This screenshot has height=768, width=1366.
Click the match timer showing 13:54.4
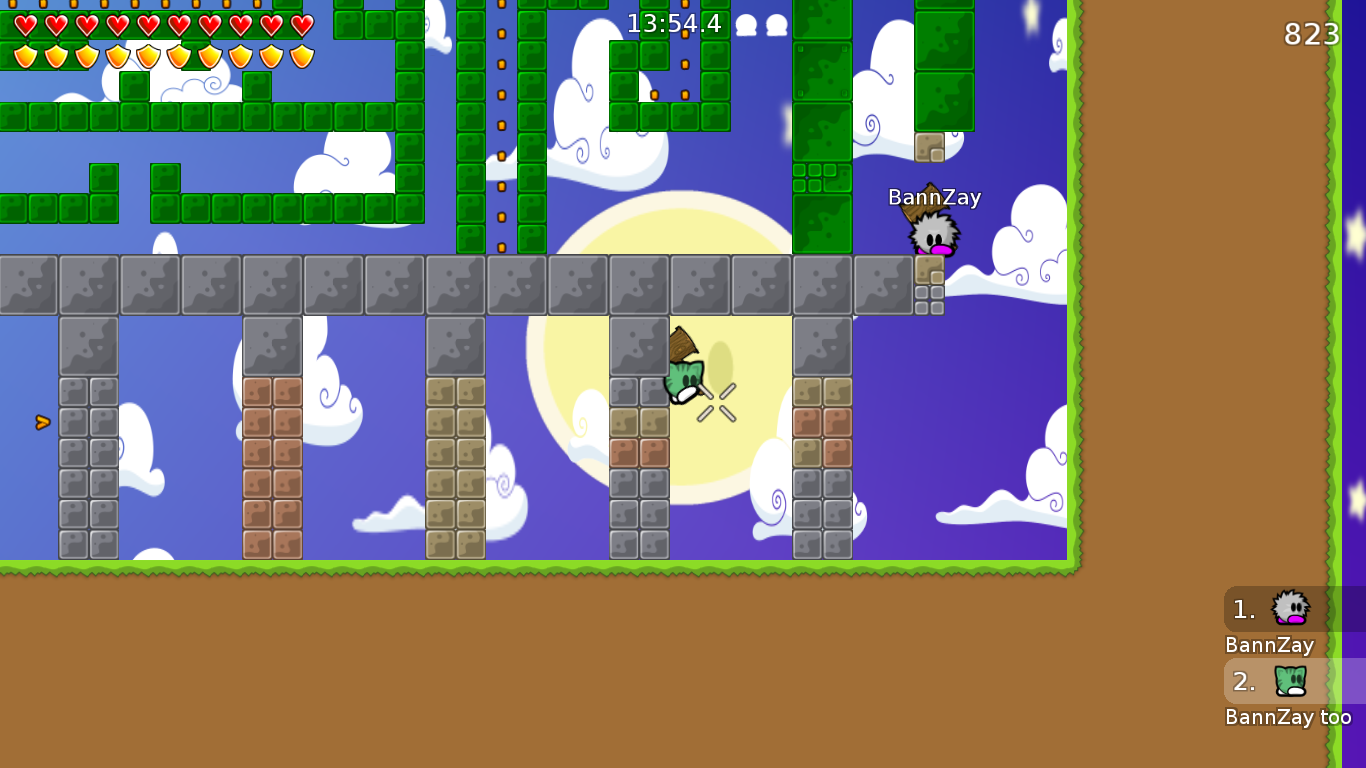(673, 24)
